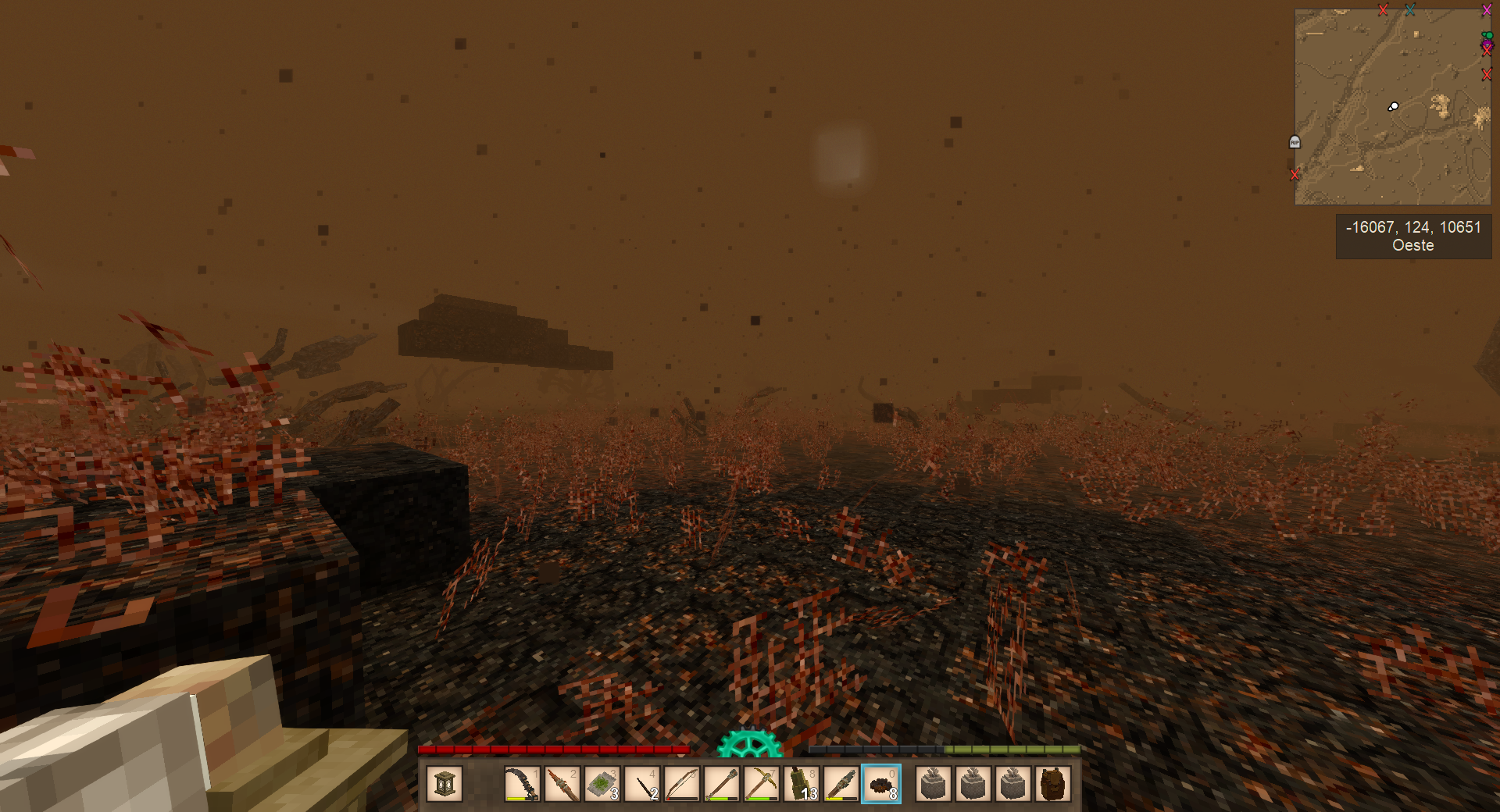Select the magenta X waypoint on minimap
Screen dimensions: 1500x812
tap(1487, 10)
